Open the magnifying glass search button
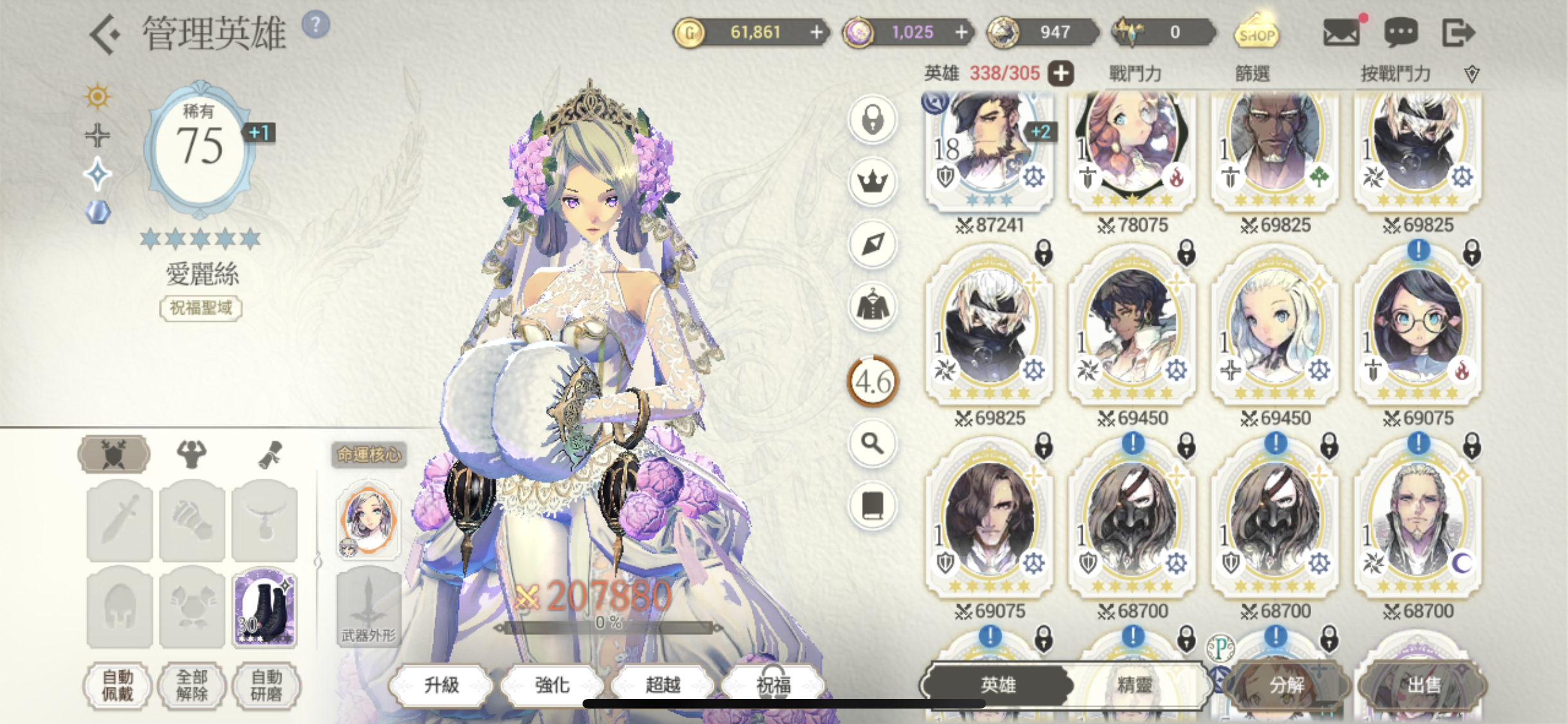 (872, 443)
